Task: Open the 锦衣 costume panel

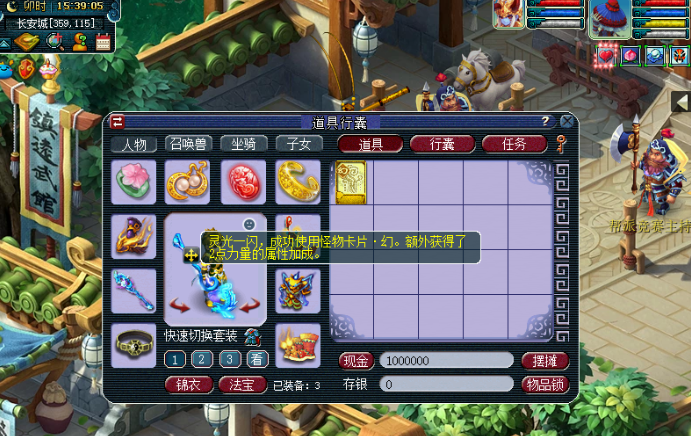Action: click(x=187, y=384)
